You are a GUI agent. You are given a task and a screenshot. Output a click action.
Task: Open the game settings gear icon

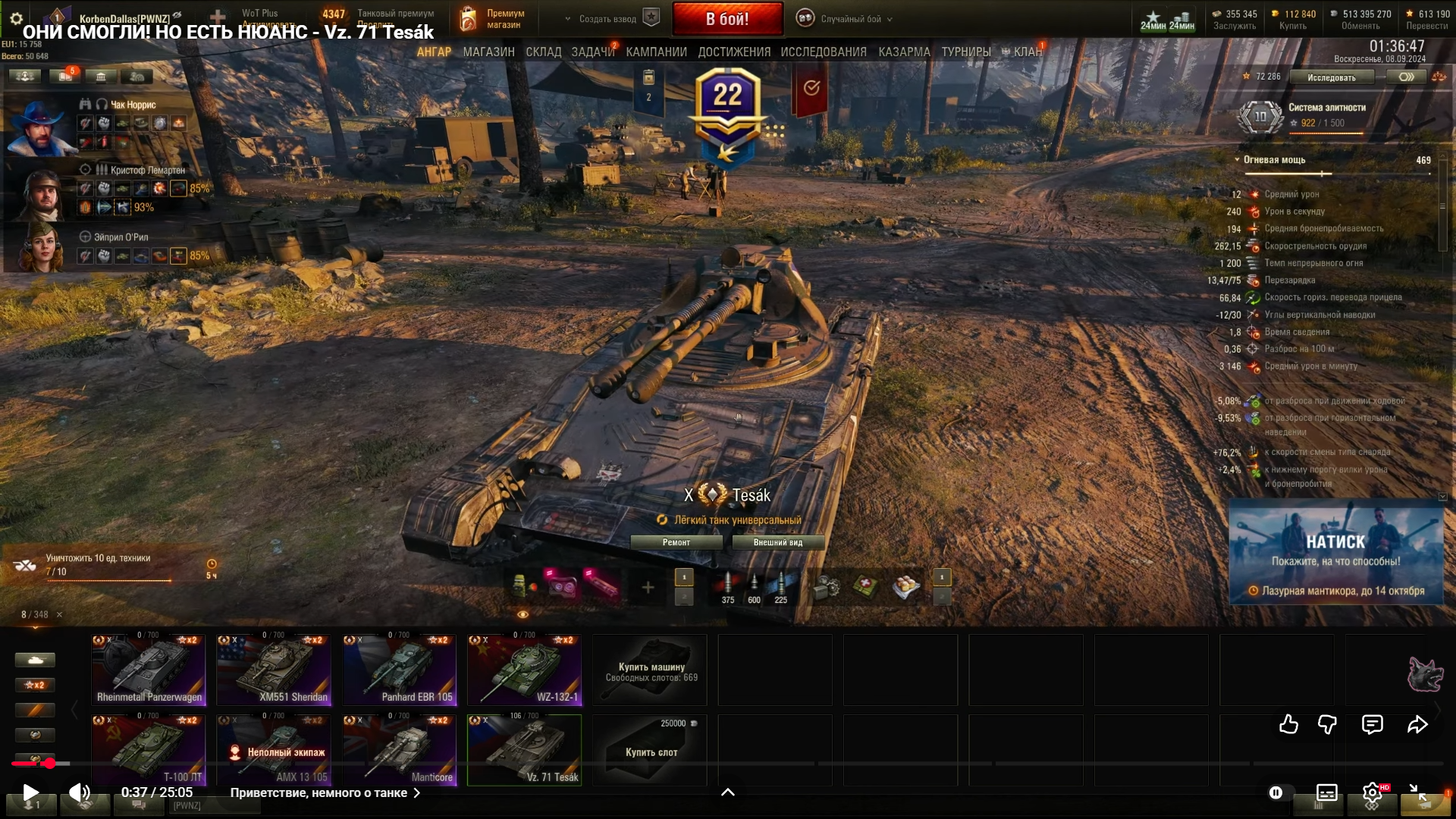pos(16,18)
